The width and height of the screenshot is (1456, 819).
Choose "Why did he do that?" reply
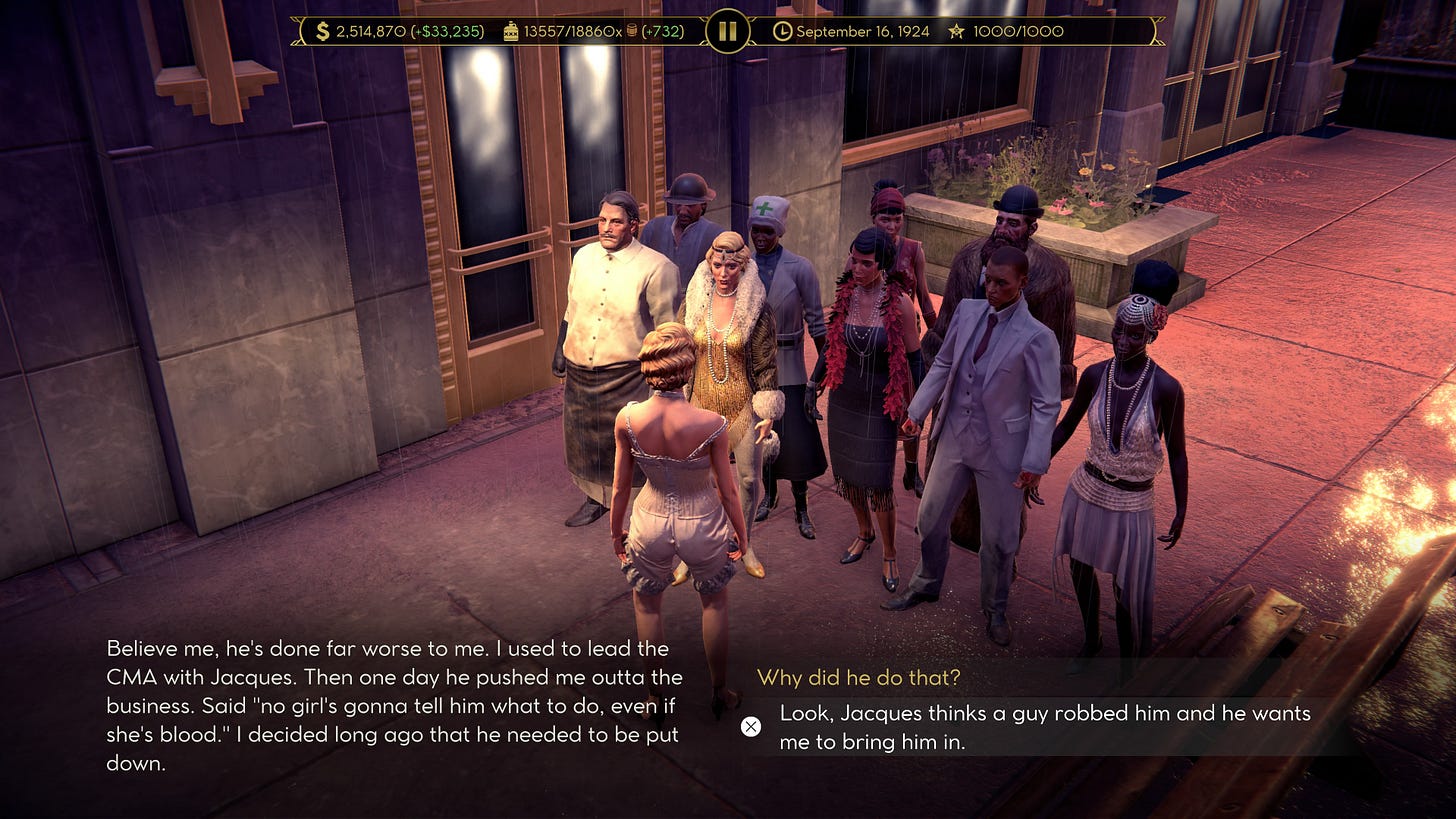point(858,678)
